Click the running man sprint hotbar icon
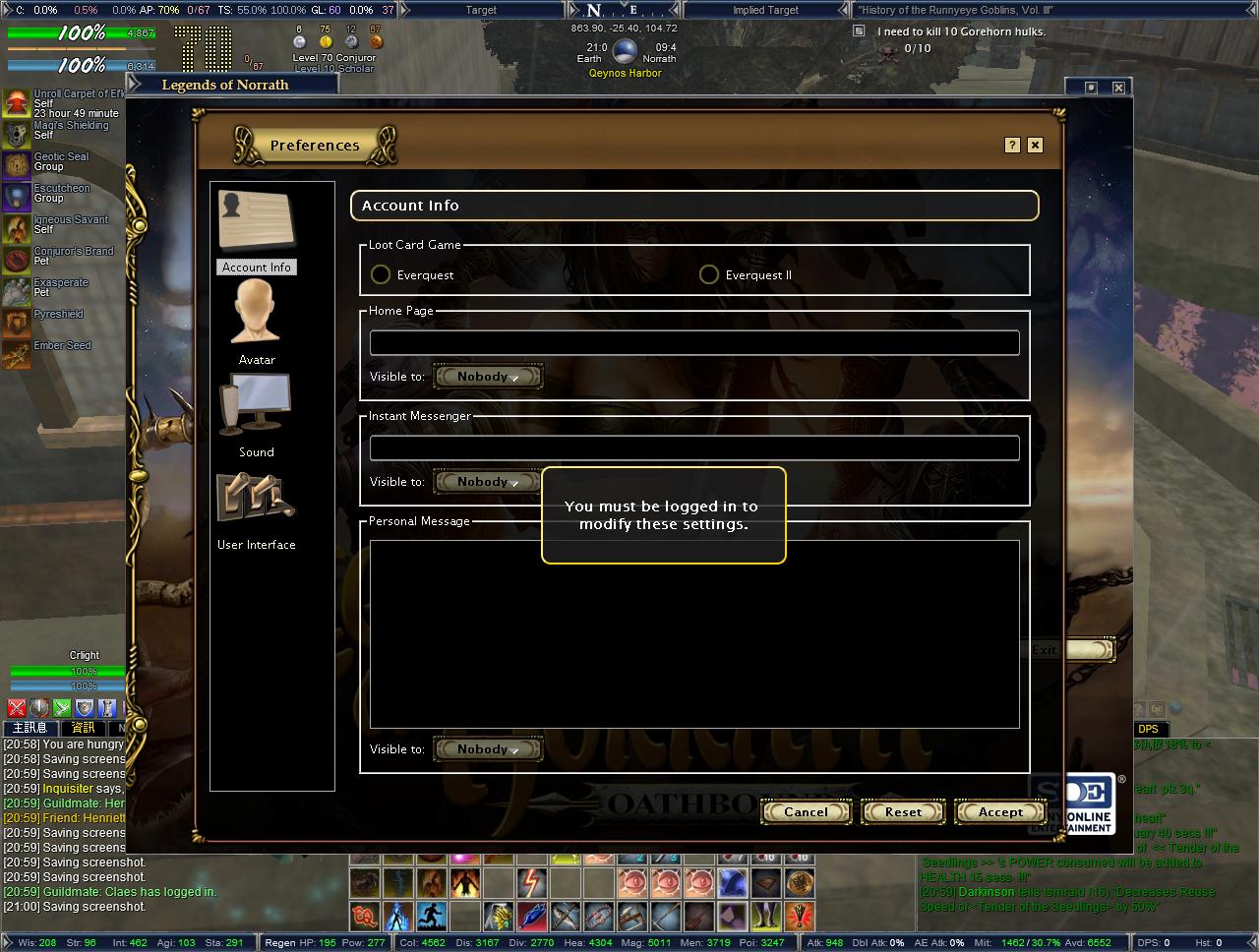1259x952 pixels. coord(430,917)
